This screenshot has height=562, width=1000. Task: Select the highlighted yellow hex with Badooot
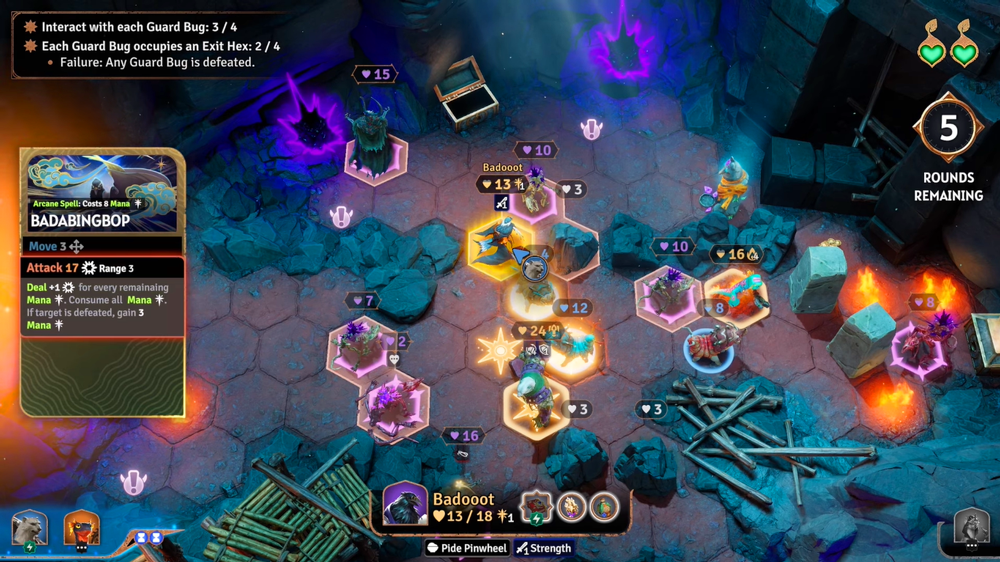(x=501, y=246)
